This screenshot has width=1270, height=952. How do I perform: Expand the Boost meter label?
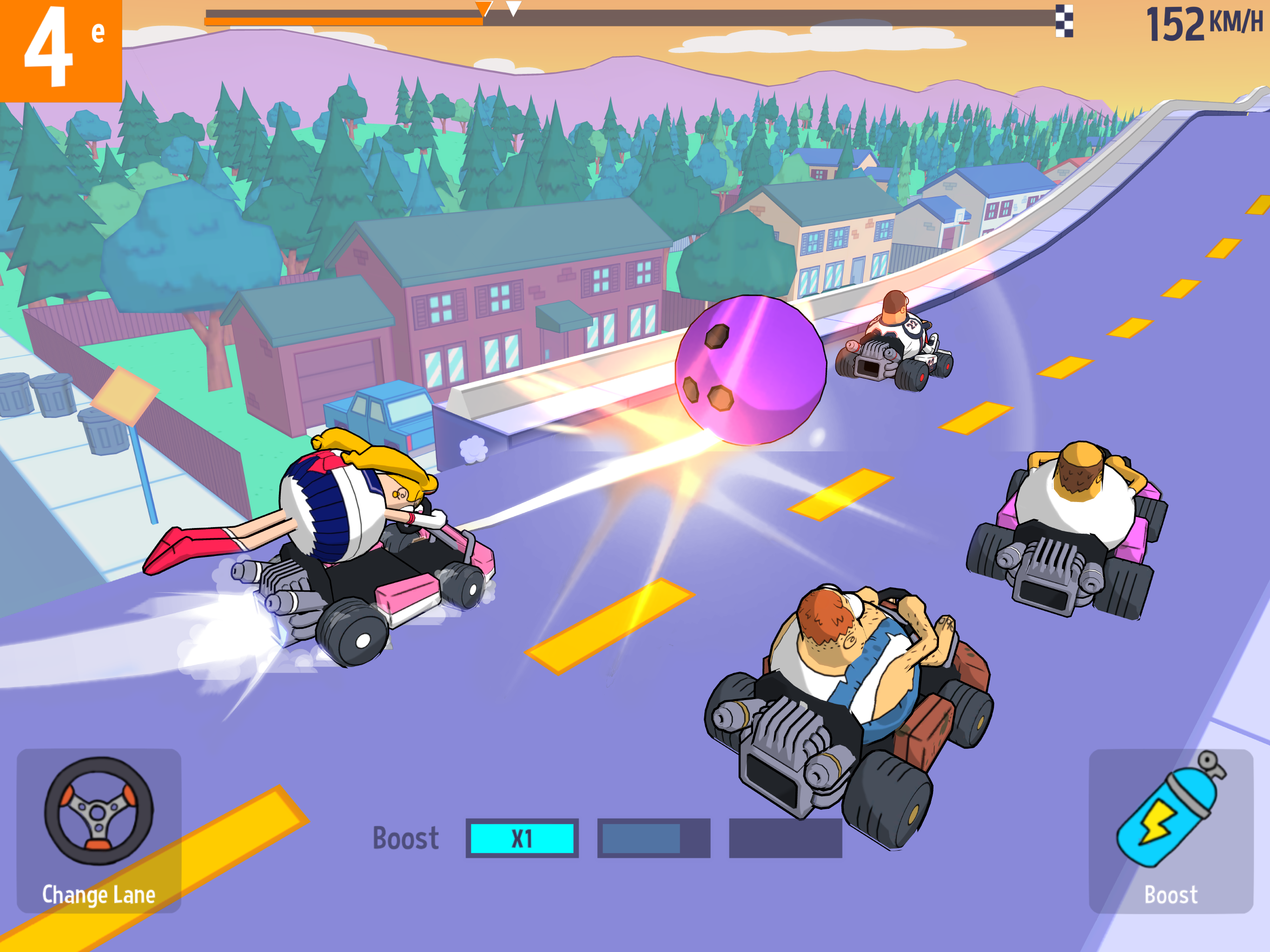pyautogui.click(x=405, y=838)
